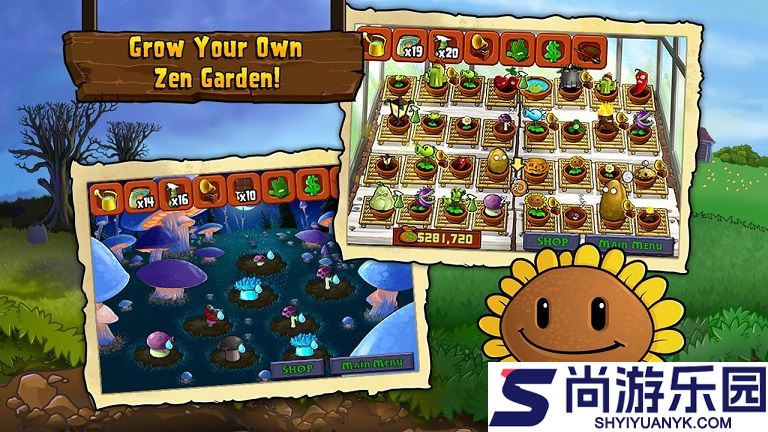Select the bug spray showing x20
Image resolution: width=768 pixels, height=432 pixels.
point(445,46)
